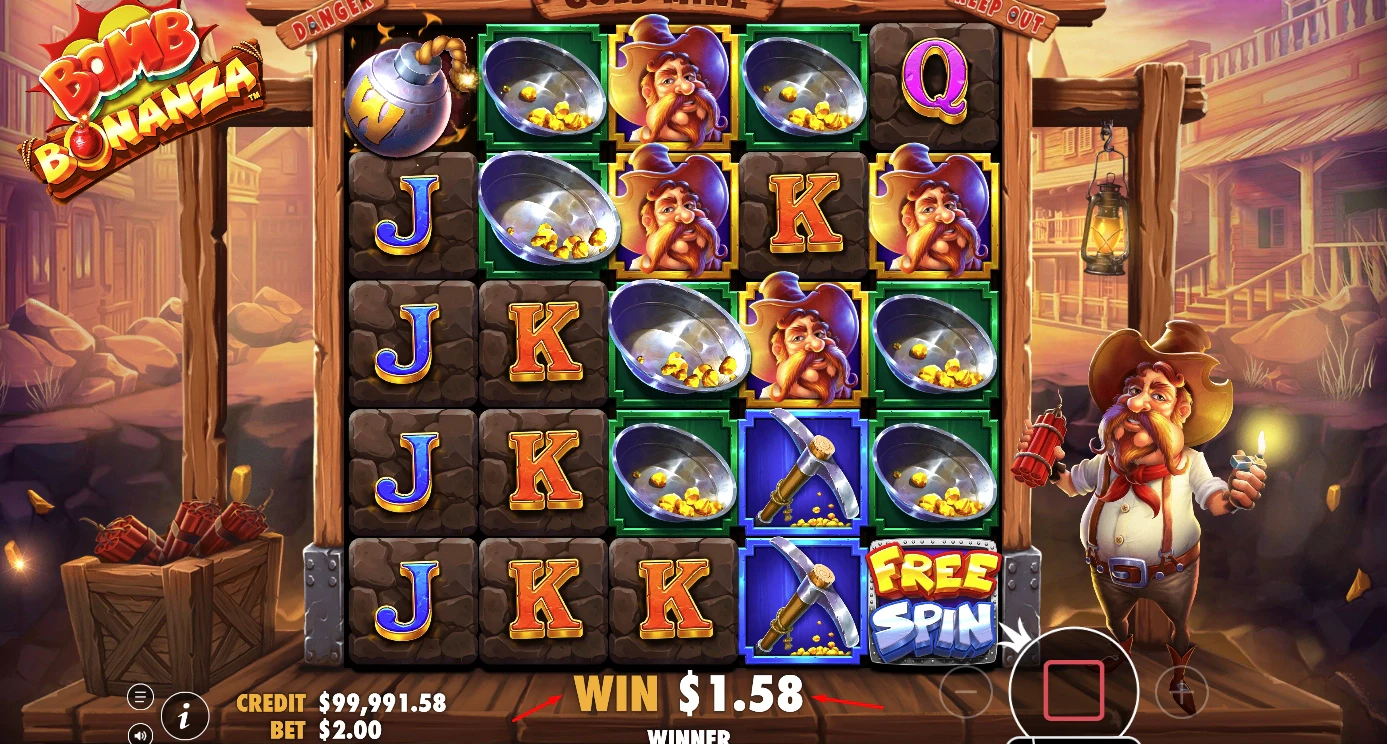Viewport: 1387px width, 744px height.
Task: Decrease the bet with the minus button
Action: [x=967, y=690]
